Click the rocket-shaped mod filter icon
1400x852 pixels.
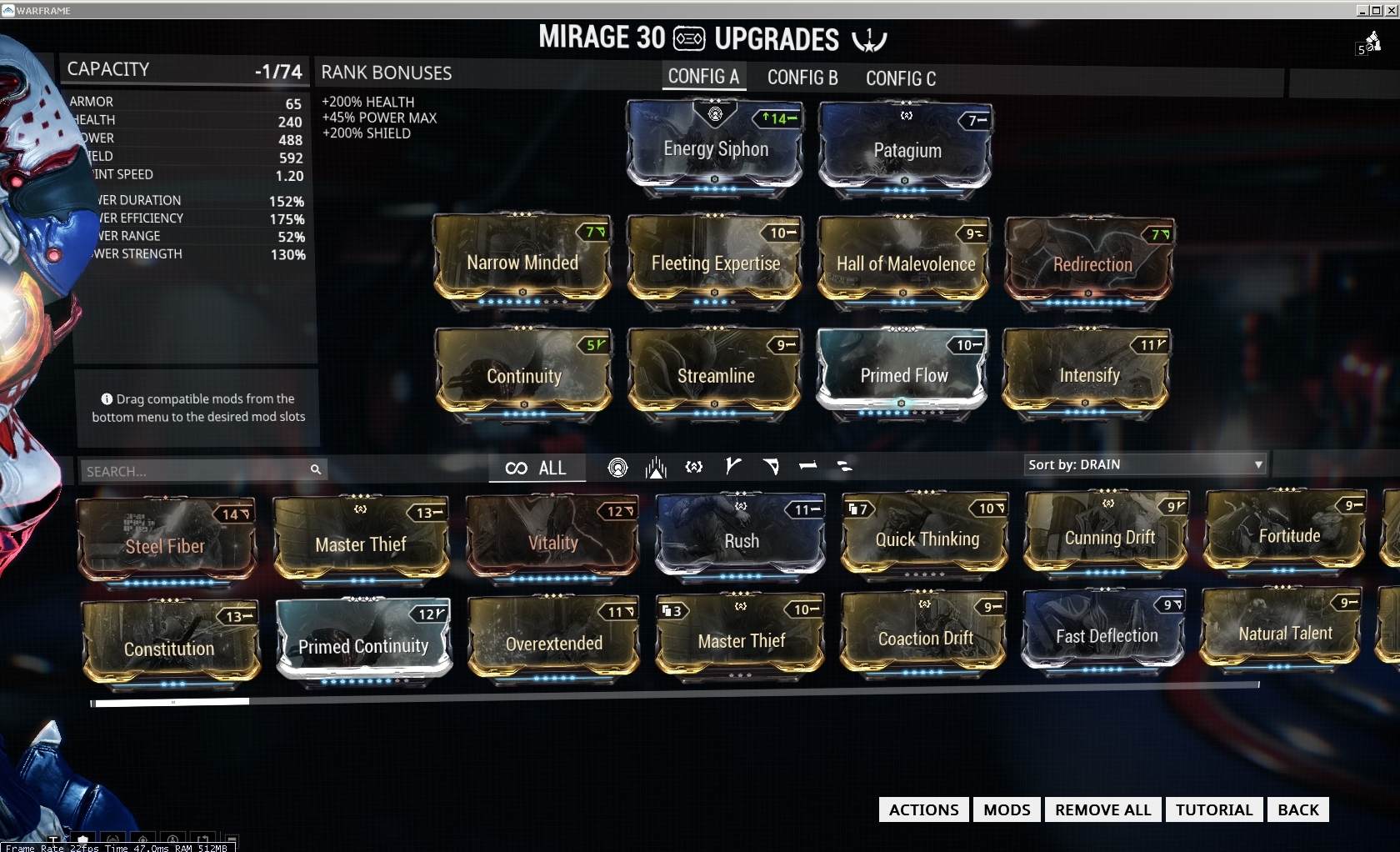(x=657, y=468)
